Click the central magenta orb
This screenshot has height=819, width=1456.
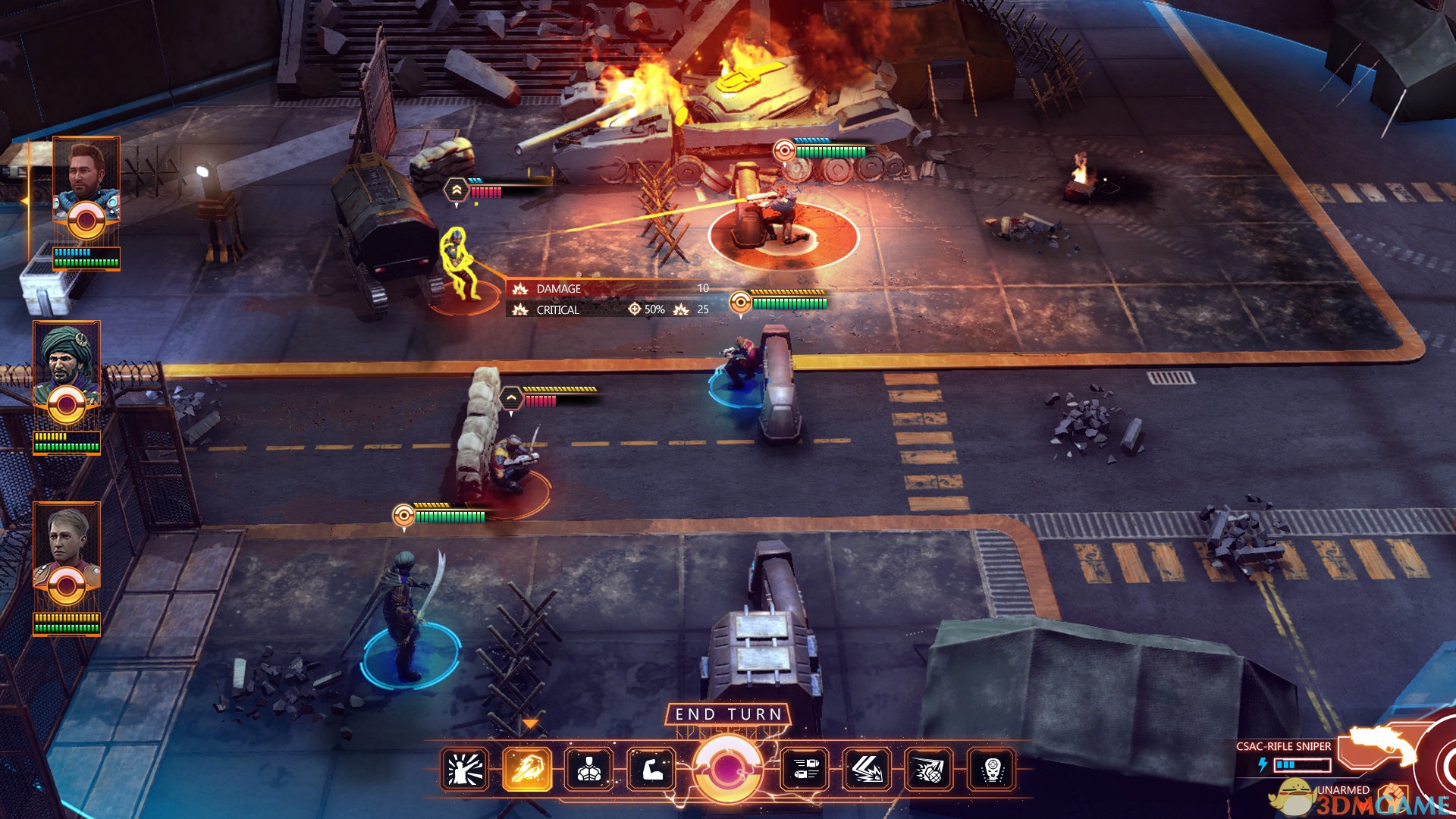(728, 769)
